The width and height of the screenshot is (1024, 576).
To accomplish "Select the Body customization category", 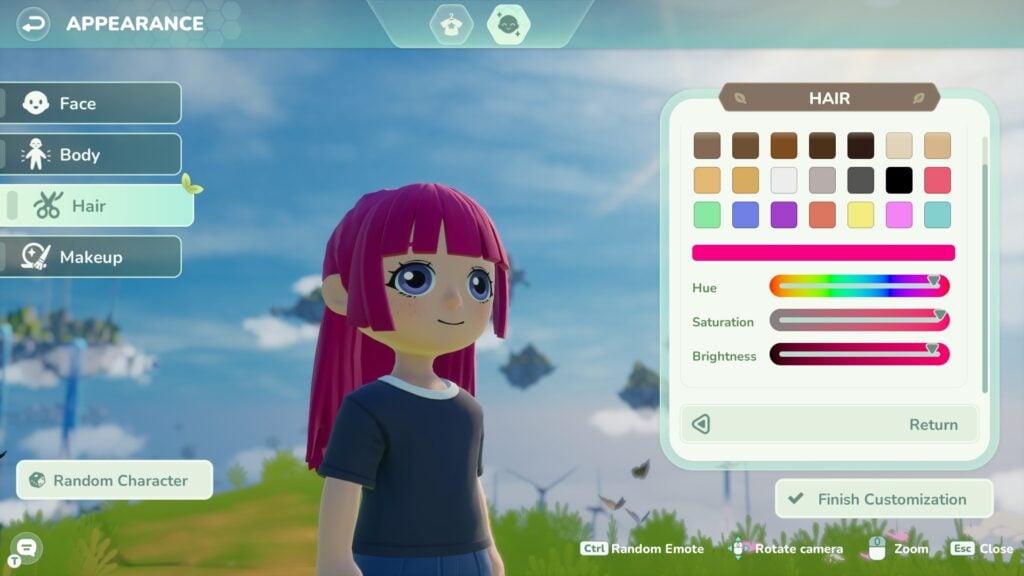I will (x=92, y=155).
